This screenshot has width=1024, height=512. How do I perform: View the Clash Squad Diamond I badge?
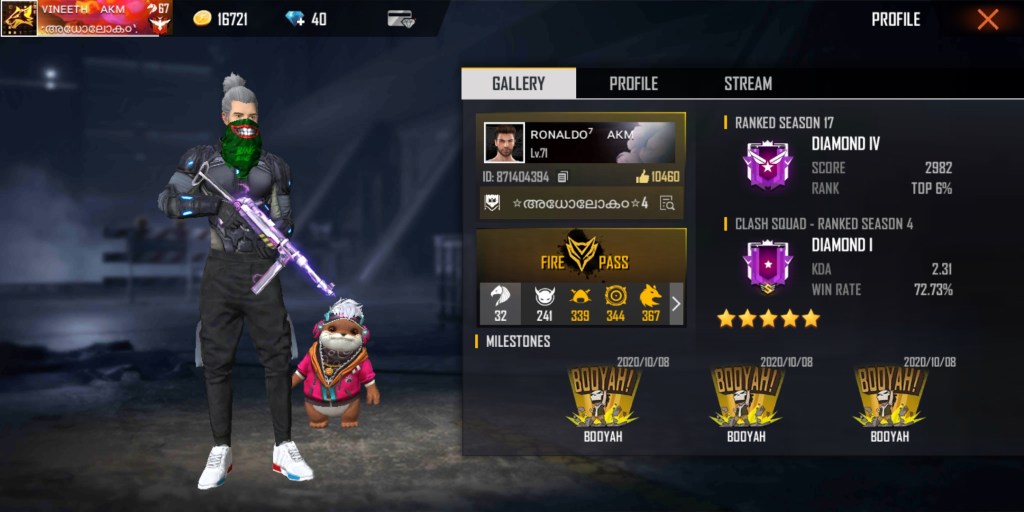(767, 267)
